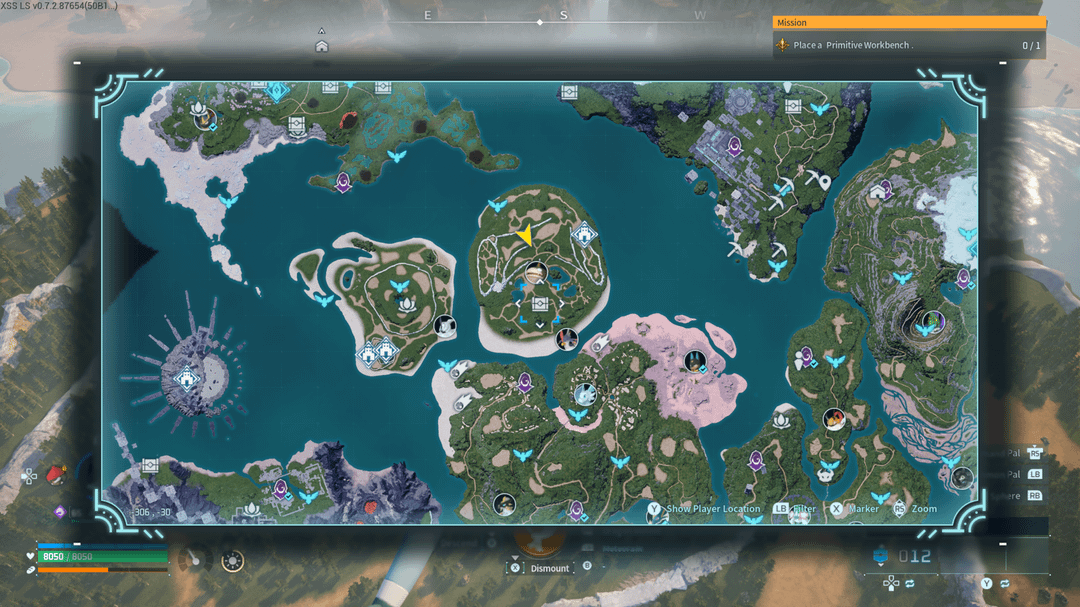Click the Zoom option on the map
The image size is (1080, 607).
click(924, 509)
